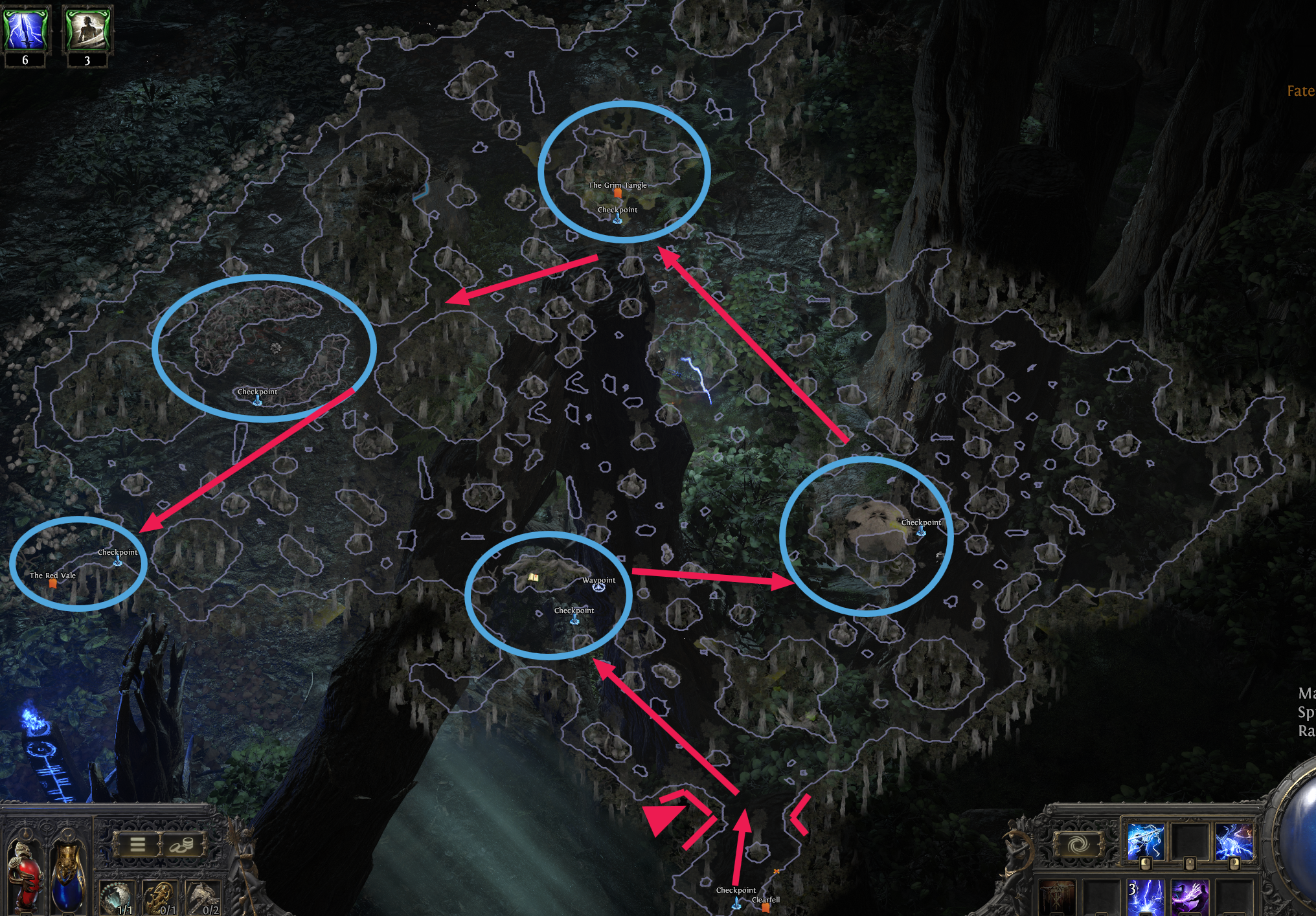Click the lightning sword buff icon
Viewport: 1316px width, 916px height.
coord(26,28)
